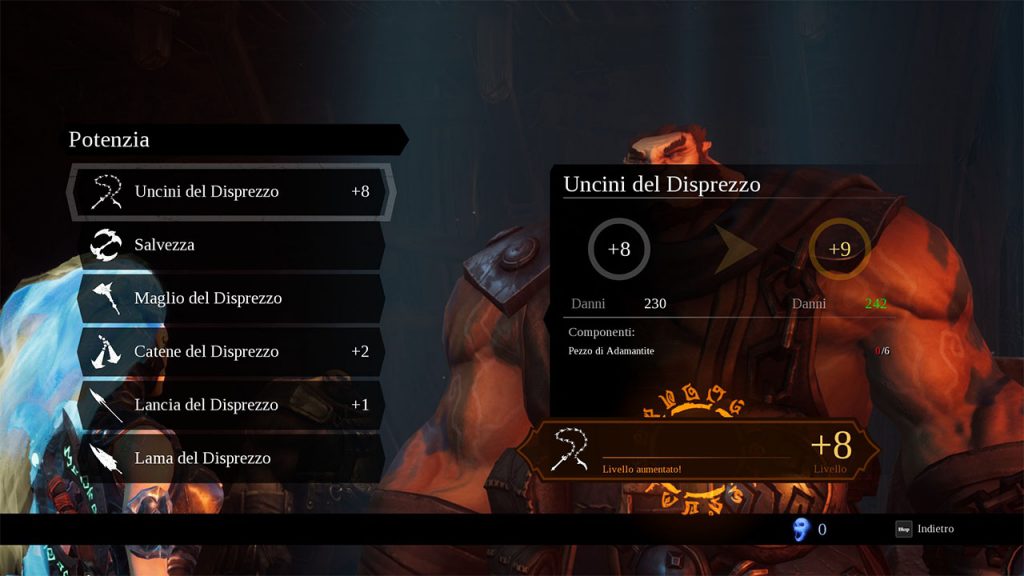Screen dimensions: 1024x576
Task: Pick the Catene del Disprezzo entry
Action: point(230,352)
